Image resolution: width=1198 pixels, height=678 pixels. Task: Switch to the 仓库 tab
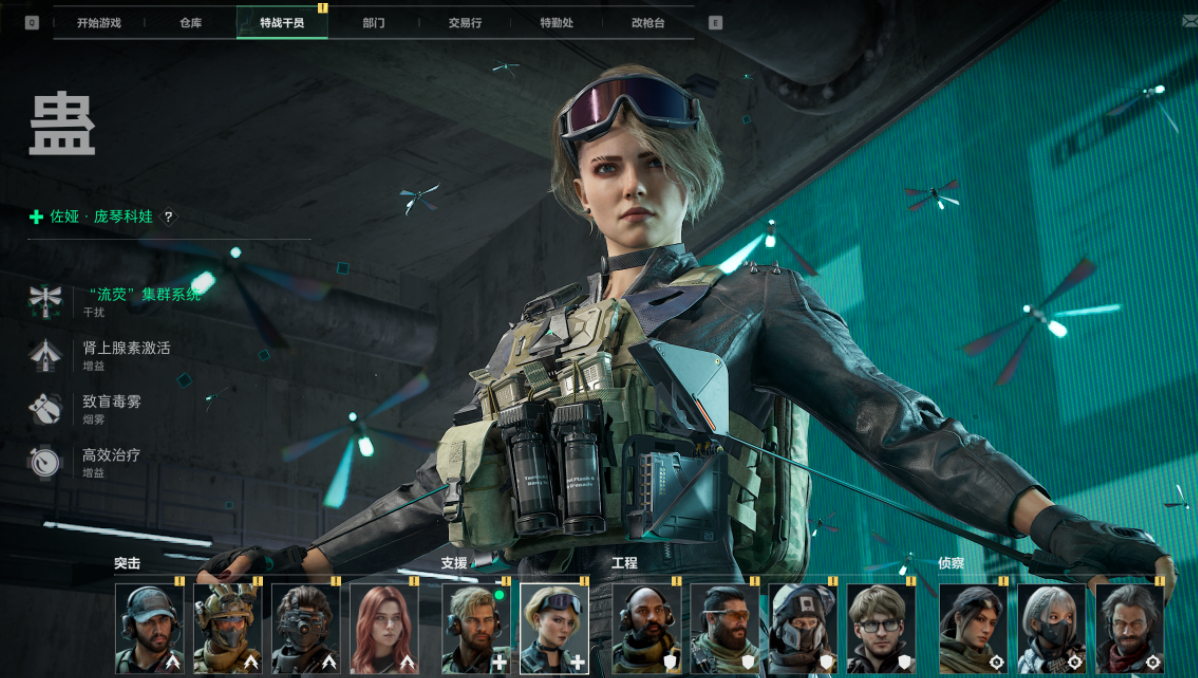pyautogui.click(x=190, y=23)
